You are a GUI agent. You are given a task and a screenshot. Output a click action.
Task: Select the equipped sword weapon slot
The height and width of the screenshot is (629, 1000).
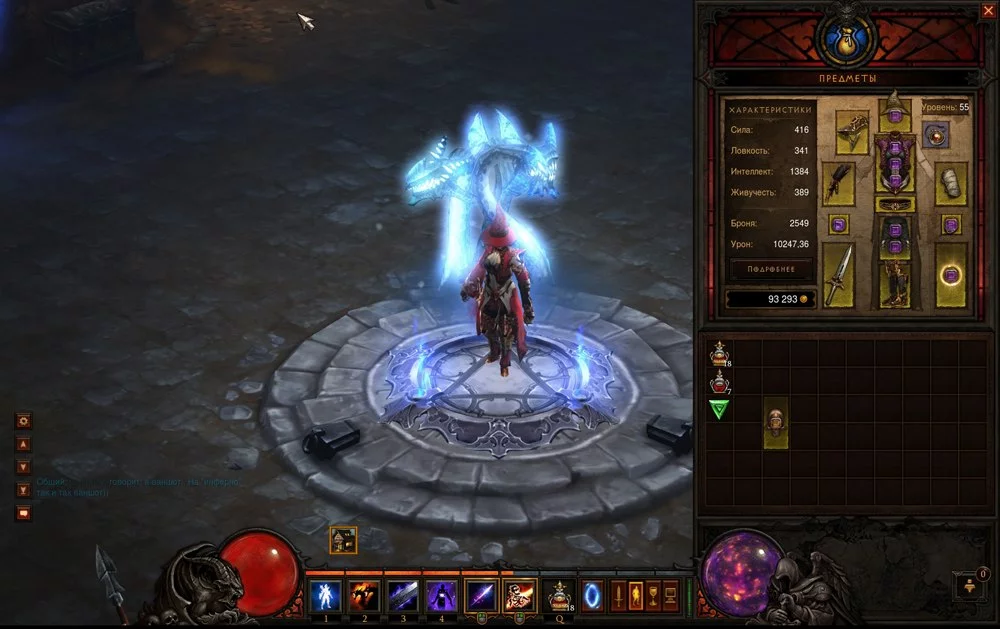tap(838, 275)
